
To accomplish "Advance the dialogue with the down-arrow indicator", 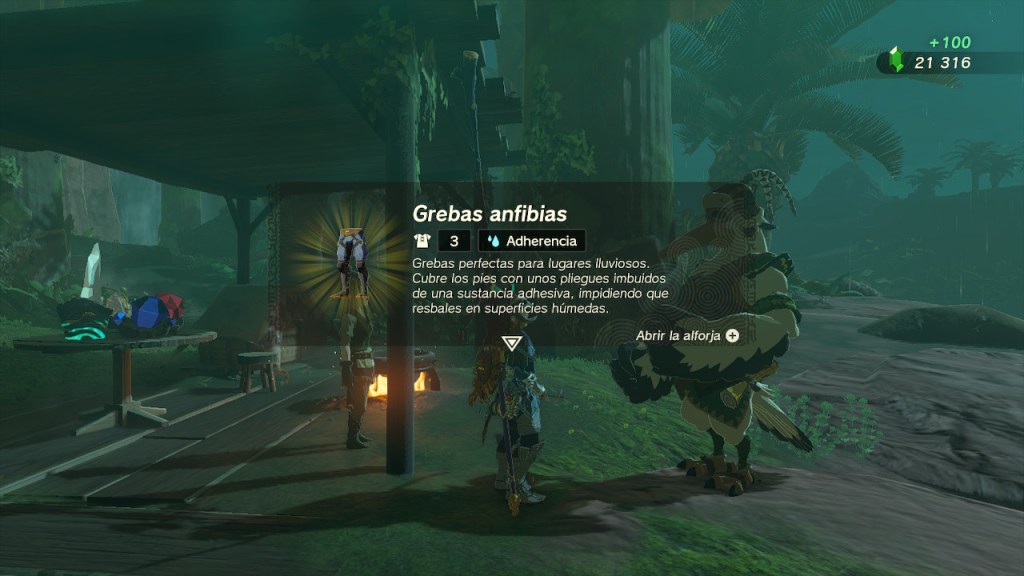I will pyautogui.click(x=512, y=343).
